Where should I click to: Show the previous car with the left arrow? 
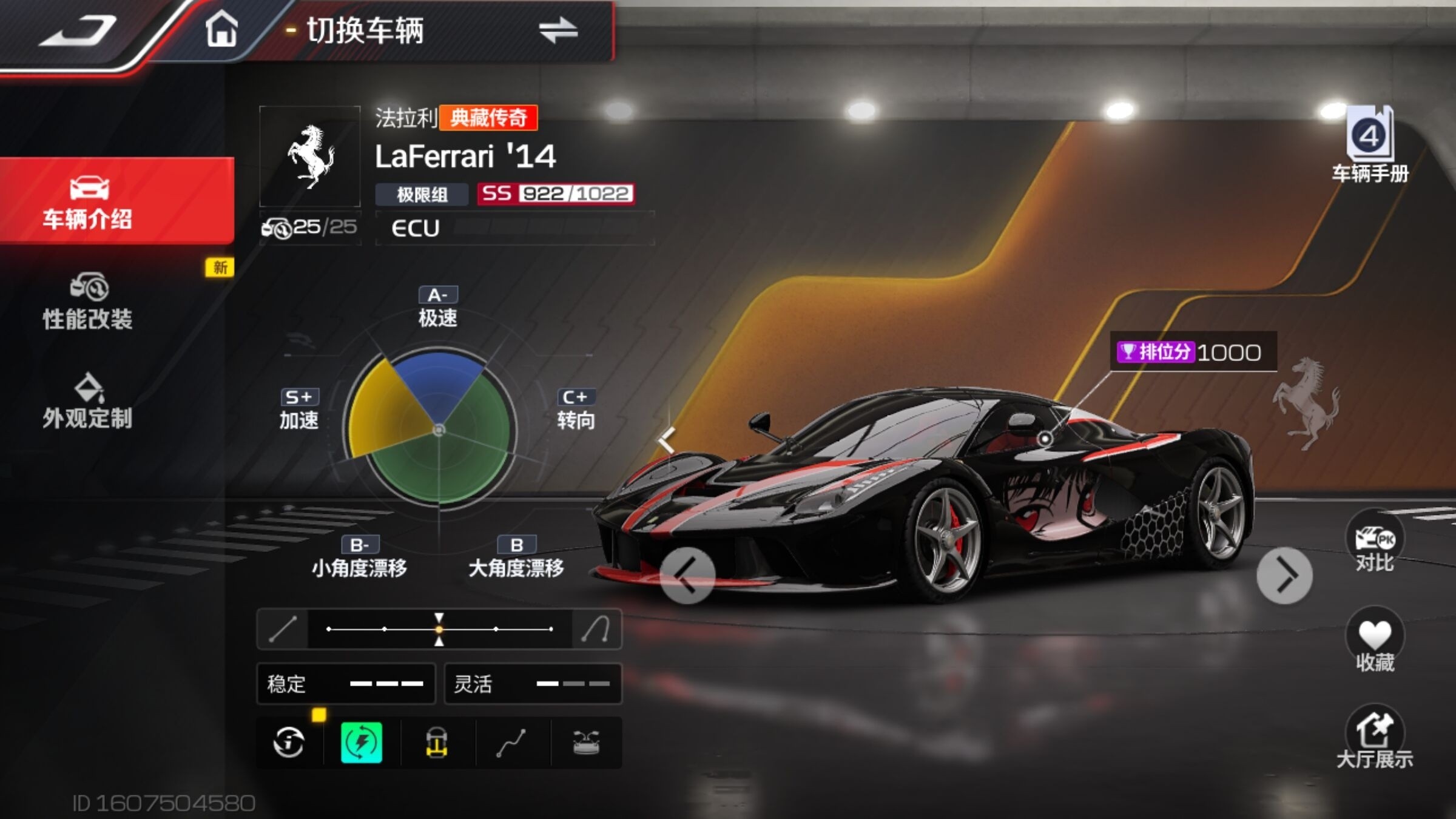(x=687, y=575)
